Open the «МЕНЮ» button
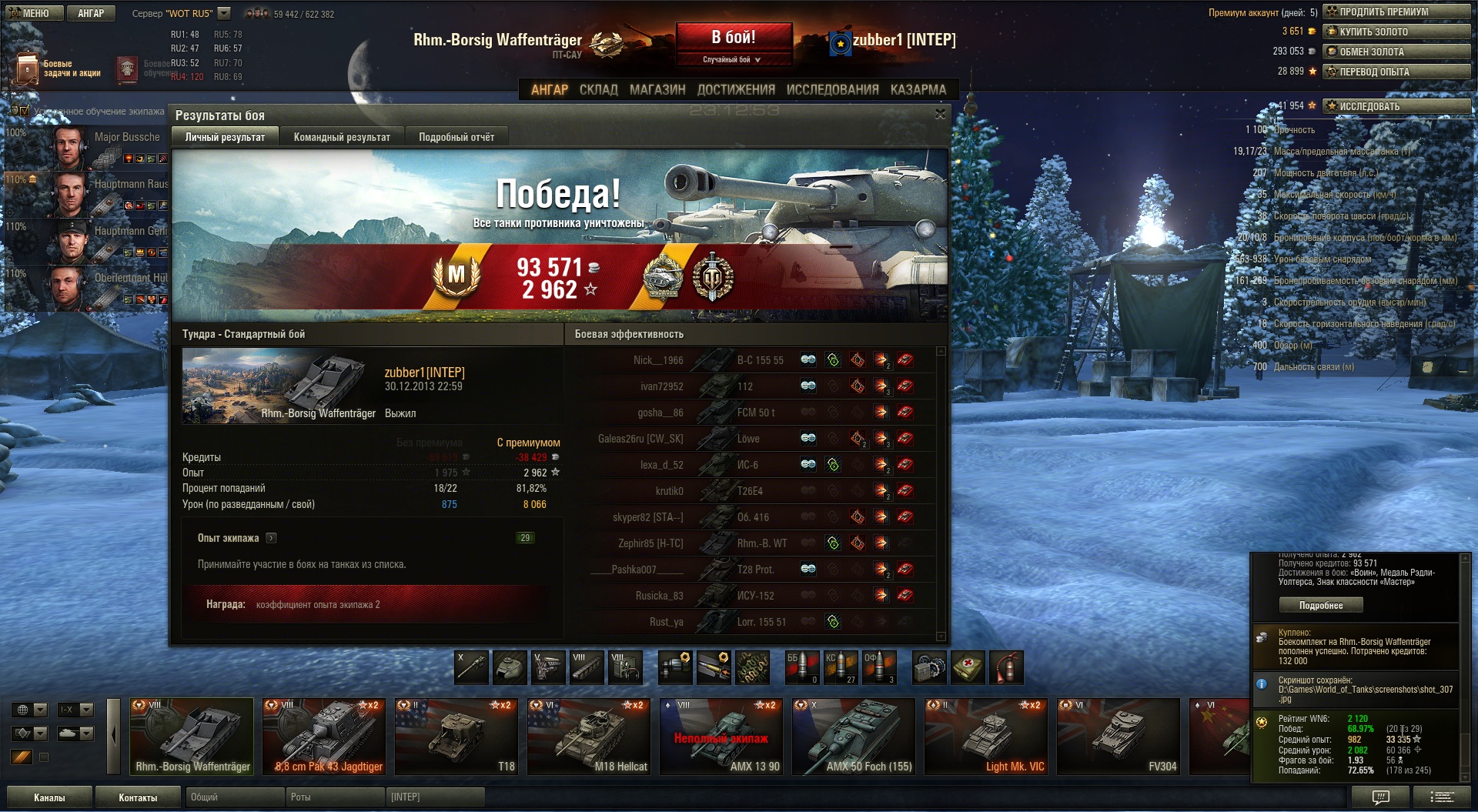Viewport: 1478px width, 812px height. tap(32, 13)
